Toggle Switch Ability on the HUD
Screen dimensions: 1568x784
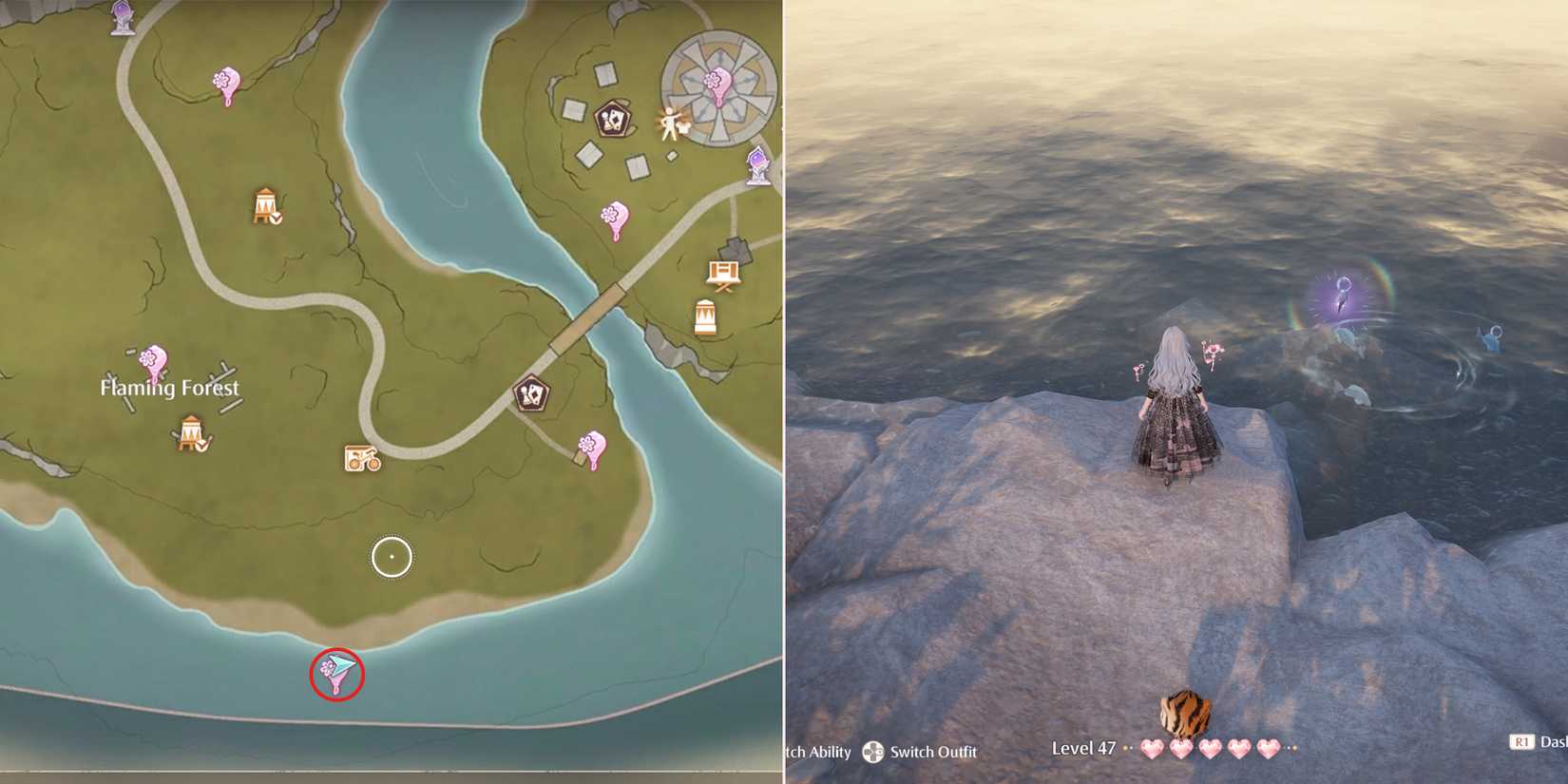[819, 752]
